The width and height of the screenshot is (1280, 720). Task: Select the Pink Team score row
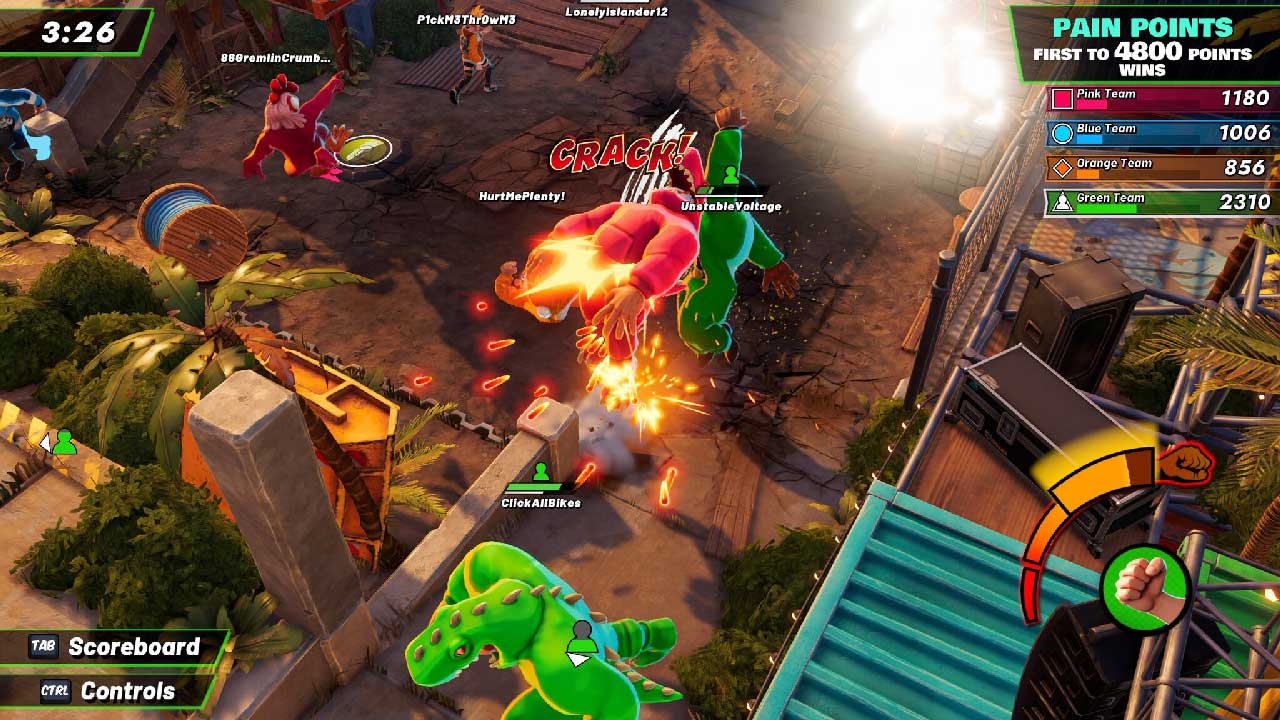coord(1160,98)
